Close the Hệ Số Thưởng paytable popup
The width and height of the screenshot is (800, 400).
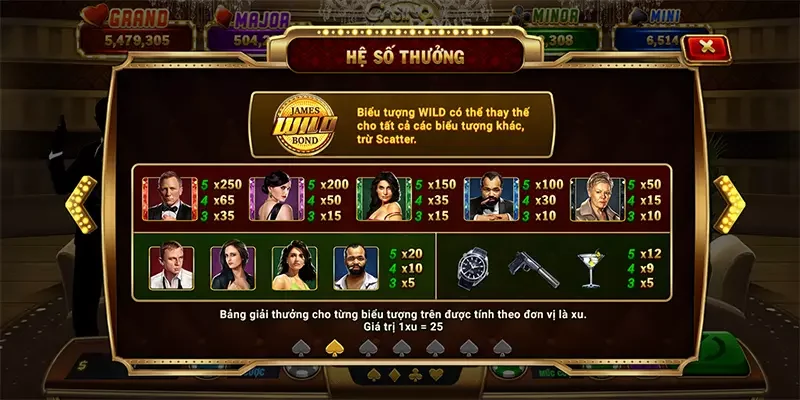708,46
